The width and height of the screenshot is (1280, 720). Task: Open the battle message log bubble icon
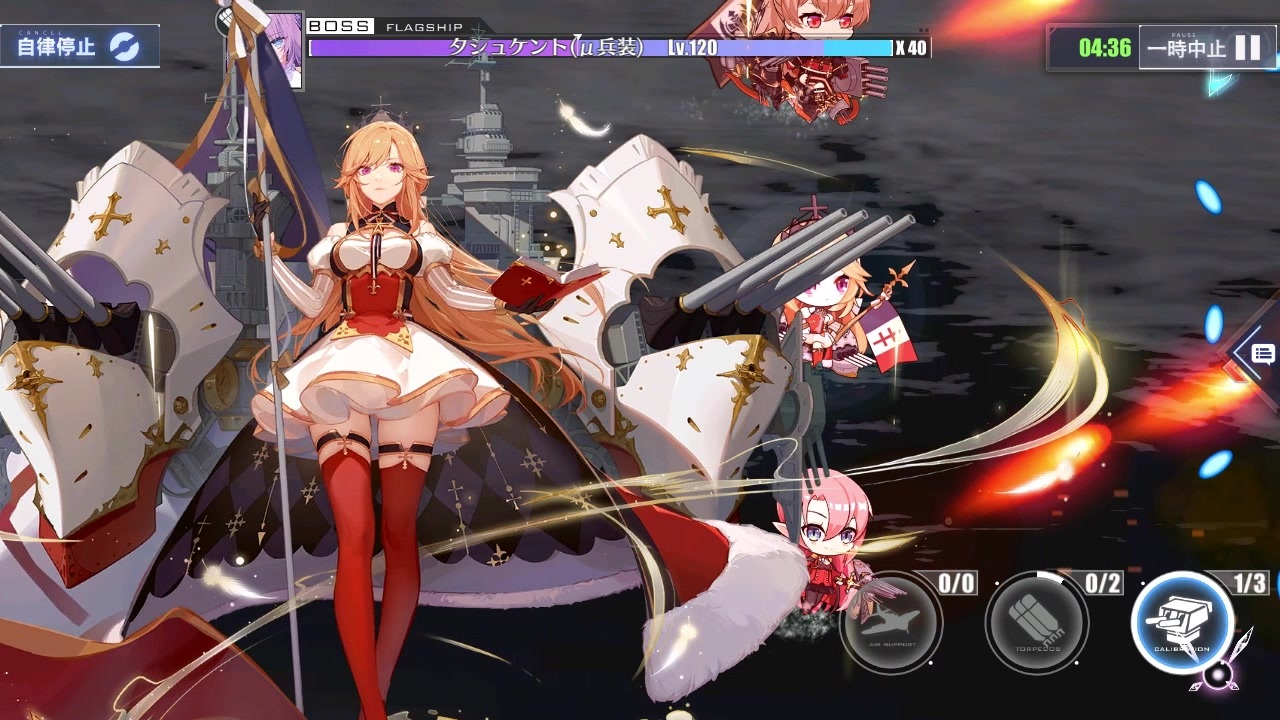tap(1261, 354)
